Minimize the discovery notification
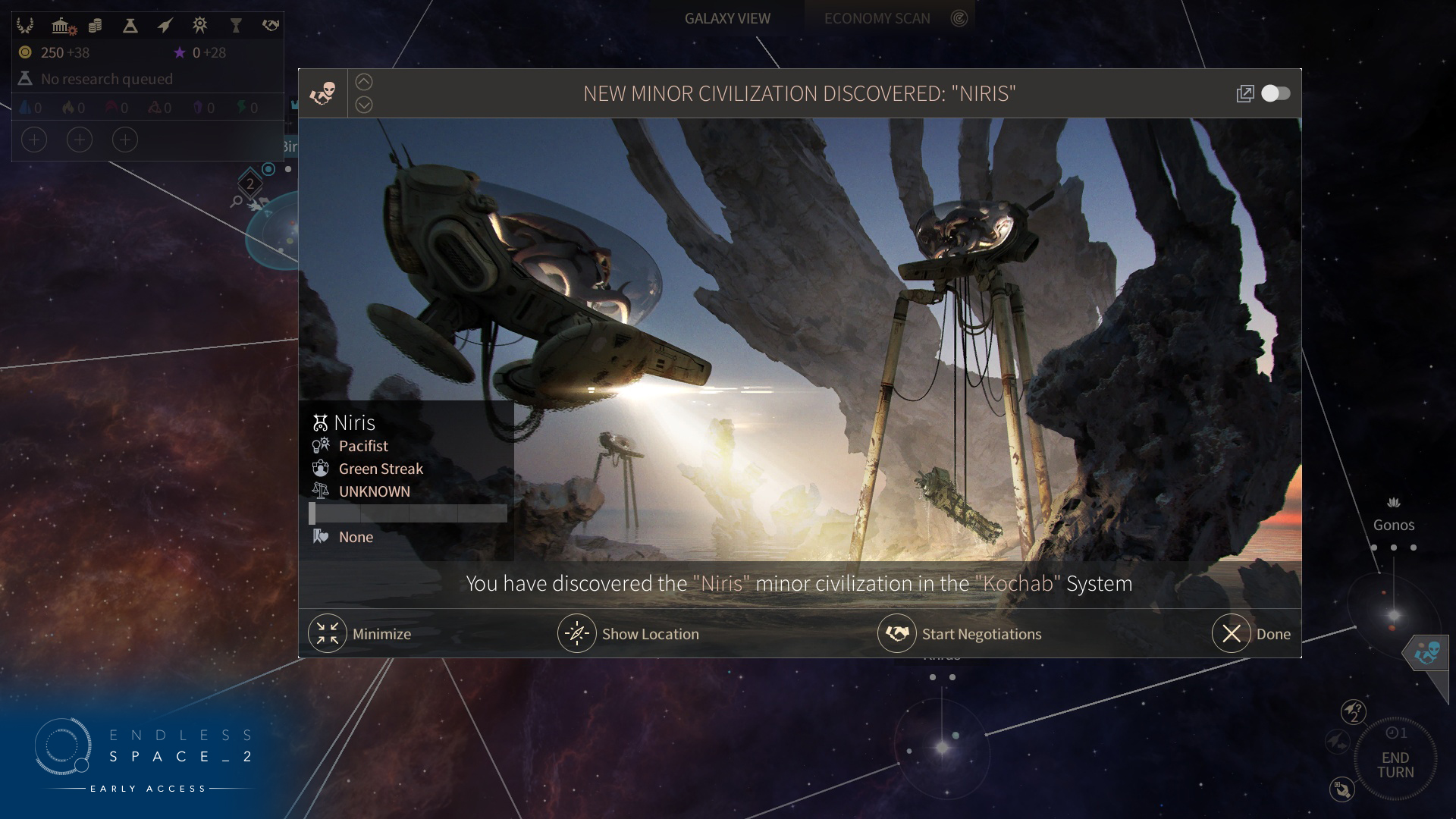The width and height of the screenshot is (1456, 819). pos(328,633)
